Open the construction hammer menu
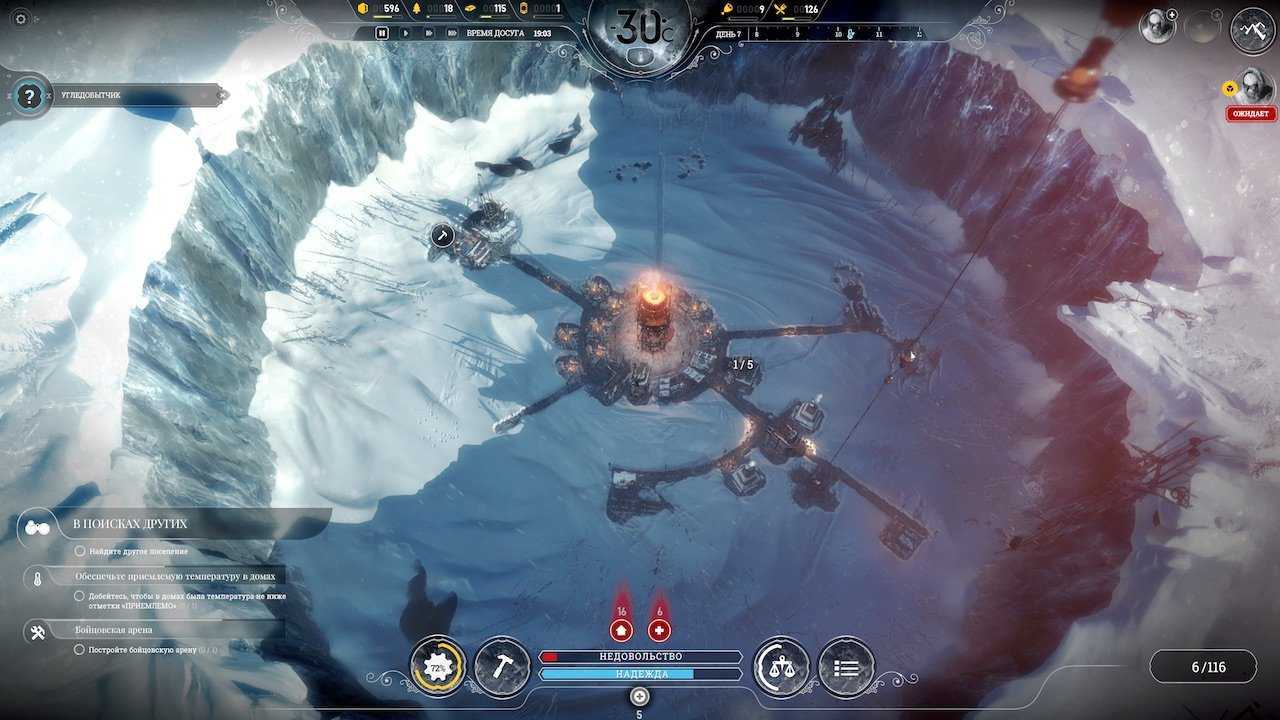The image size is (1280, 720). pos(501,668)
